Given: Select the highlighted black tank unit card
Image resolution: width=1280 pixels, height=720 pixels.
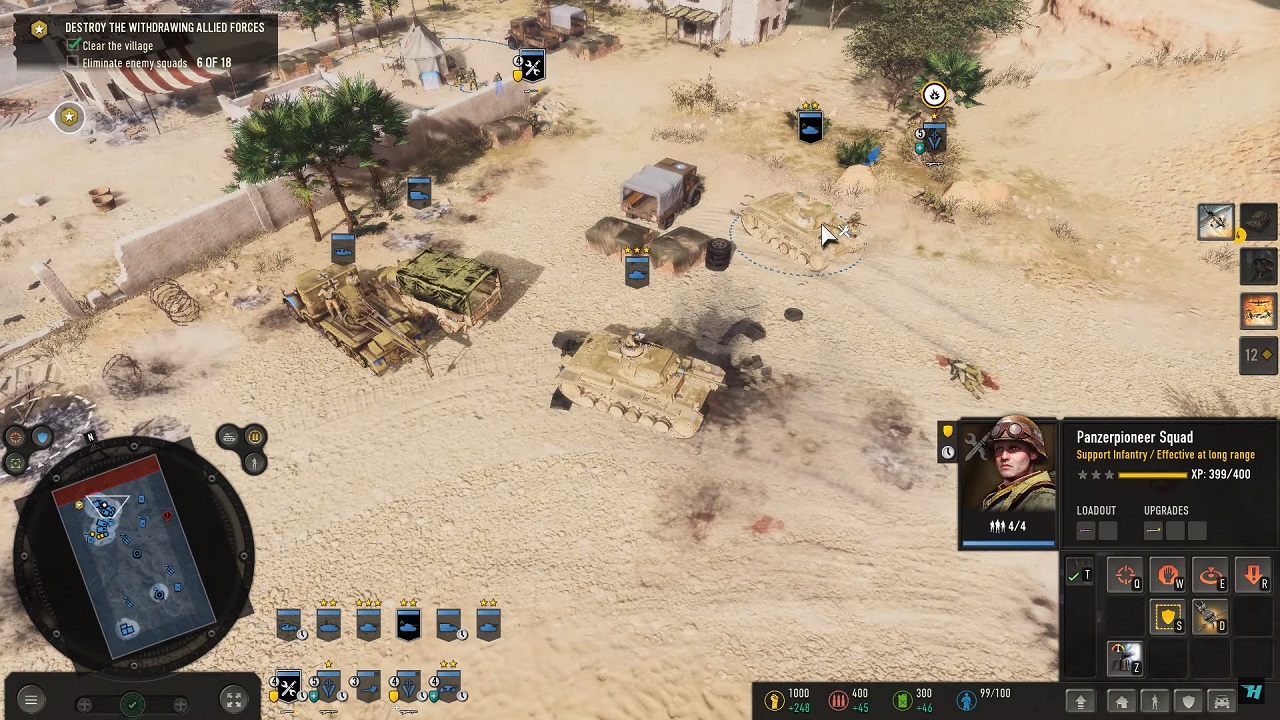Looking at the screenshot, I should 408,625.
